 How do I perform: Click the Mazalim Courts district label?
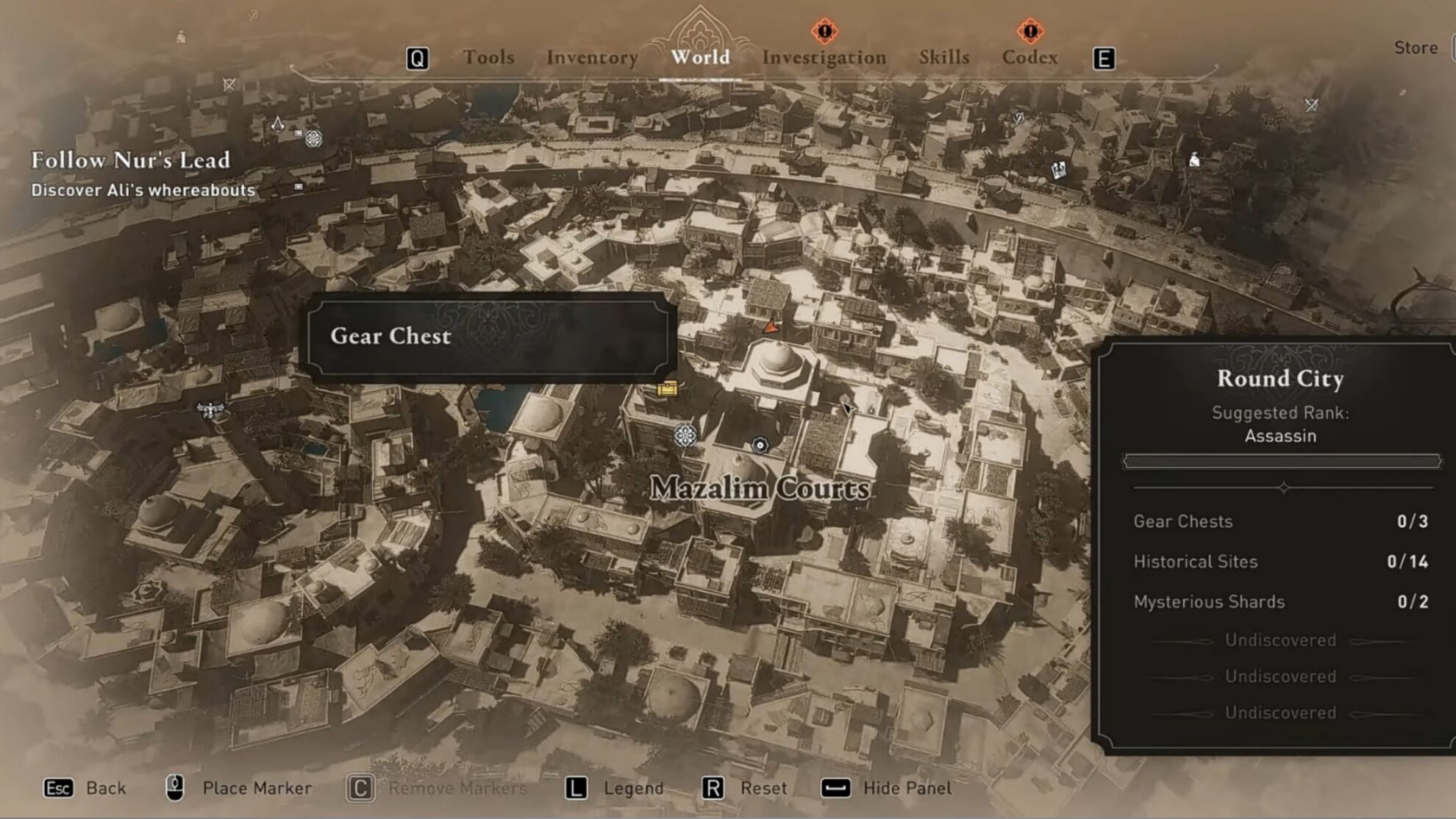761,487
